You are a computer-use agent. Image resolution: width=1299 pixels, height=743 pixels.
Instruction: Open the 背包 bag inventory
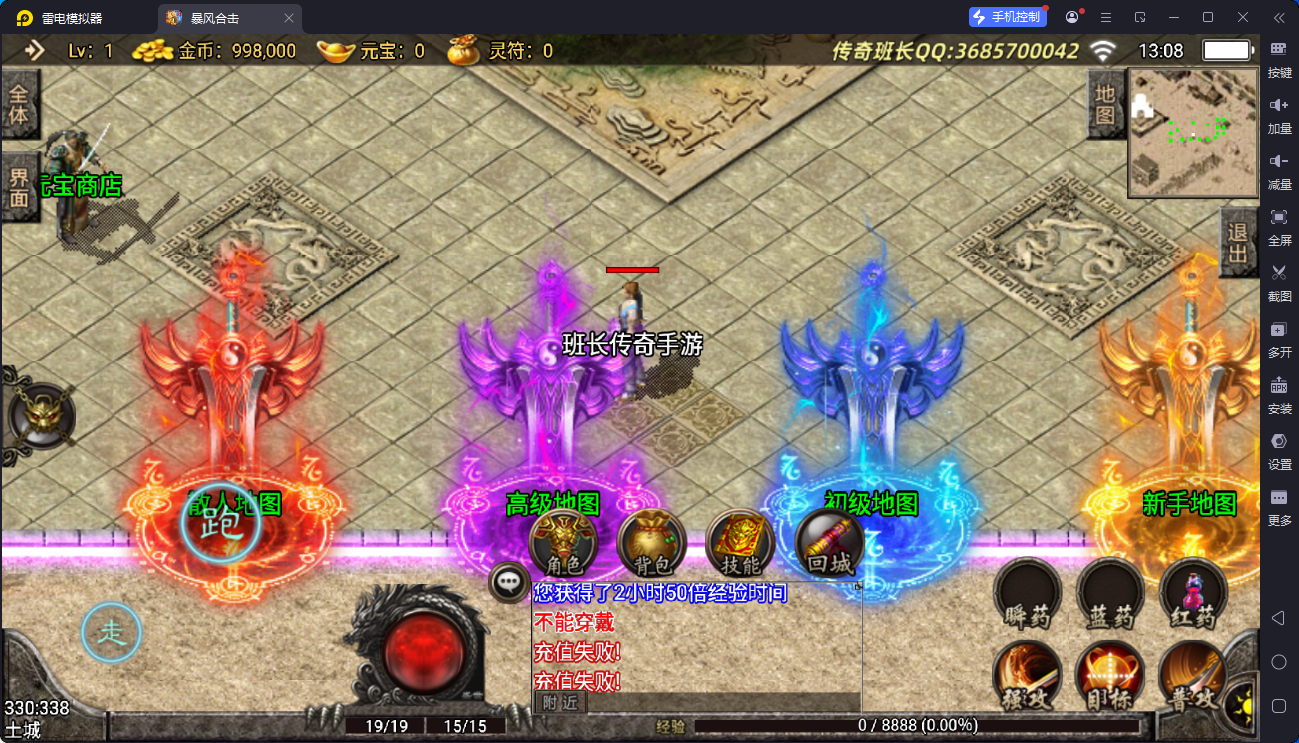click(x=652, y=545)
